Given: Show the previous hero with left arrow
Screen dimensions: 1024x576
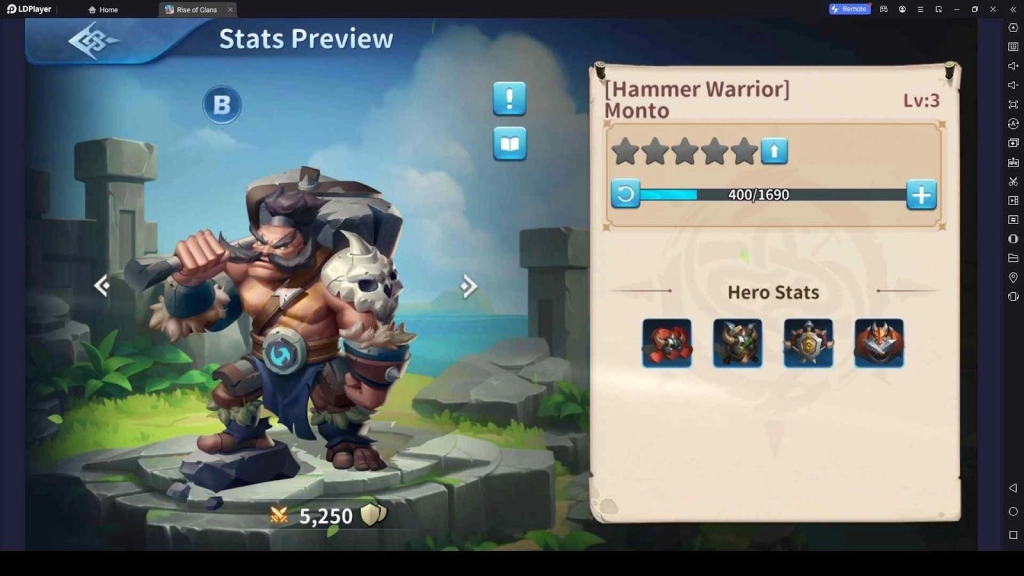Looking at the screenshot, I should click(x=101, y=286).
